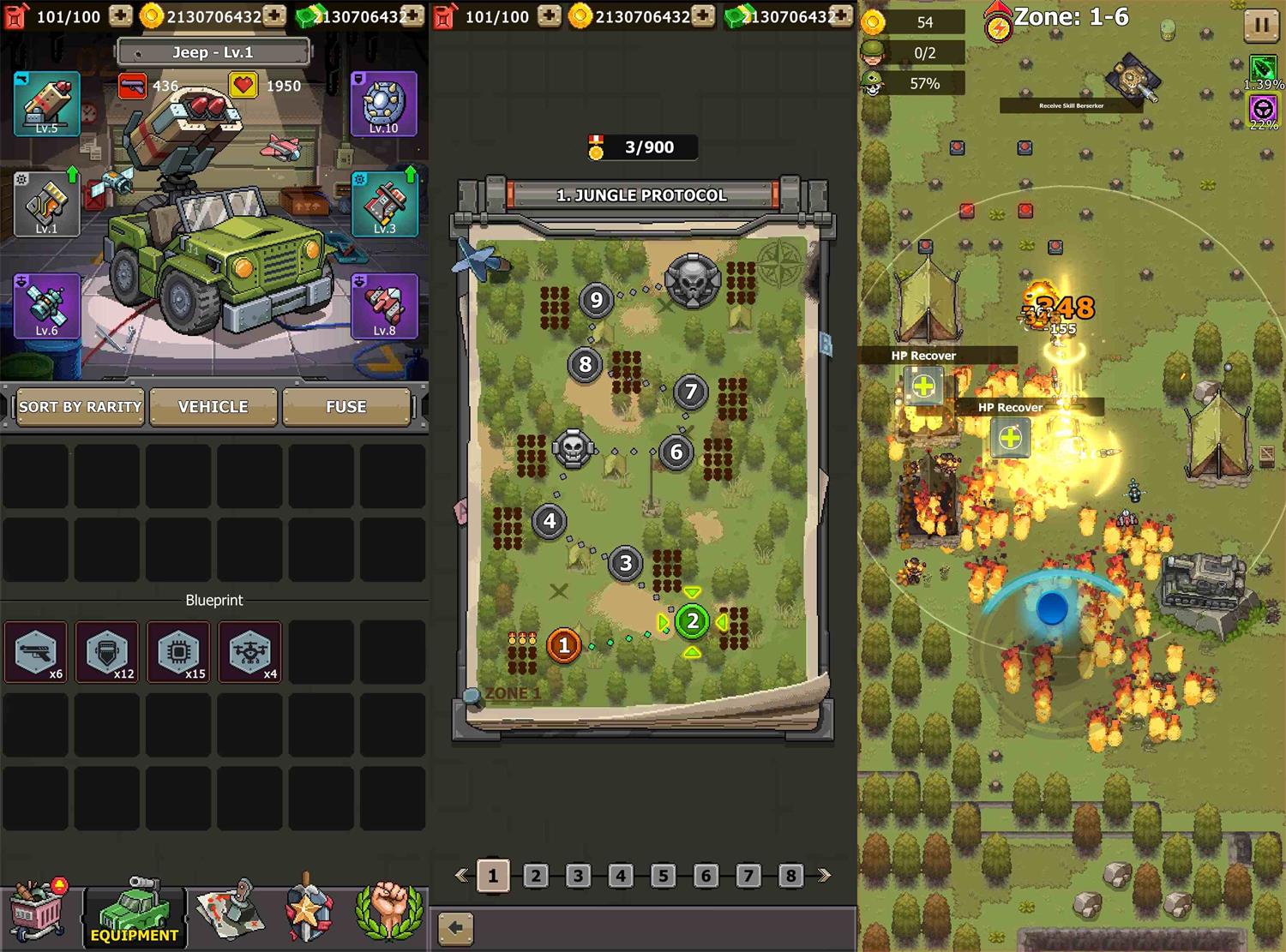Select the Lv.6 satellite equipment slot
Image resolution: width=1286 pixels, height=952 pixels.
pos(47,306)
